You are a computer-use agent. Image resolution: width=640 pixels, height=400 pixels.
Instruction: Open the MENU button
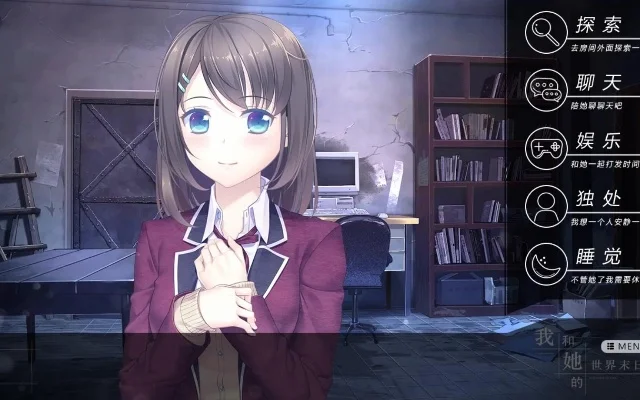pos(621,345)
